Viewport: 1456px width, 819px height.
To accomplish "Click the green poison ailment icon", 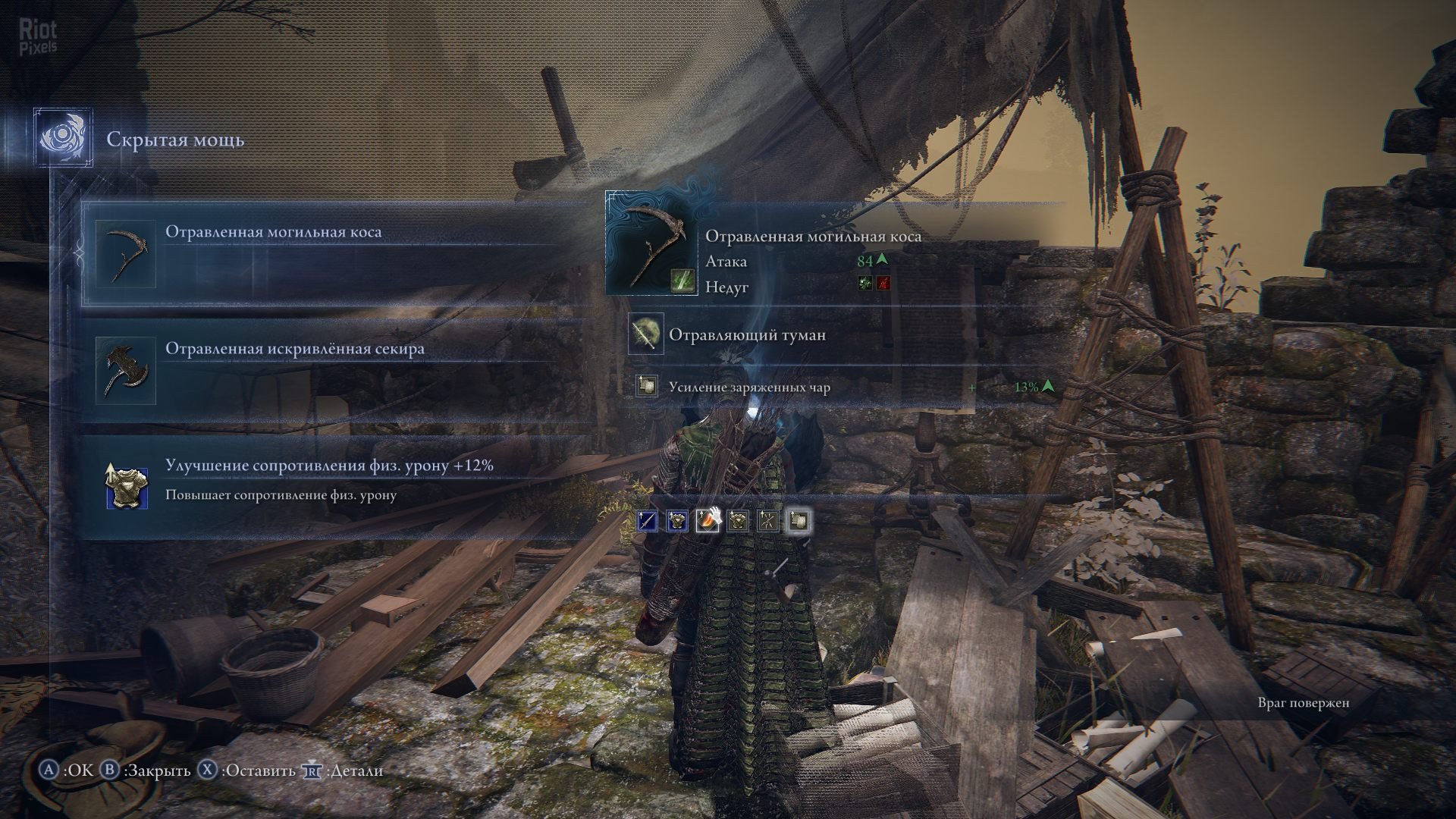I will coord(864,284).
